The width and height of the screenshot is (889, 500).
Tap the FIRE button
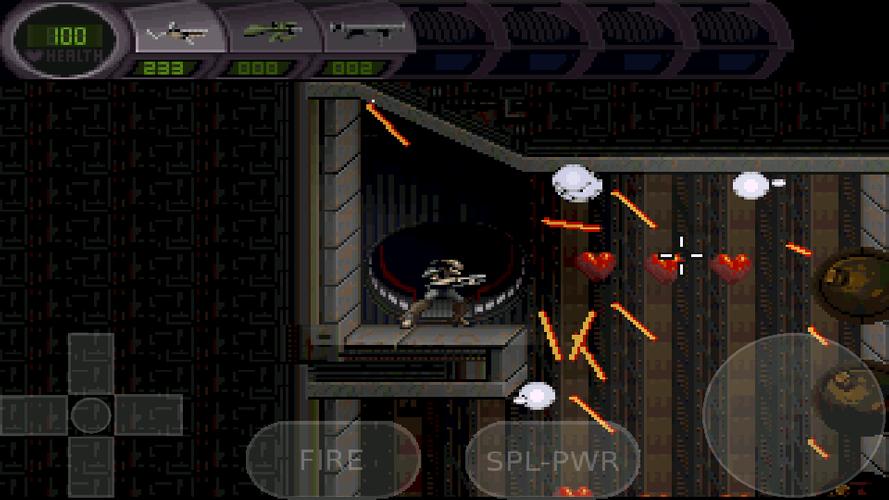pyautogui.click(x=332, y=459)
